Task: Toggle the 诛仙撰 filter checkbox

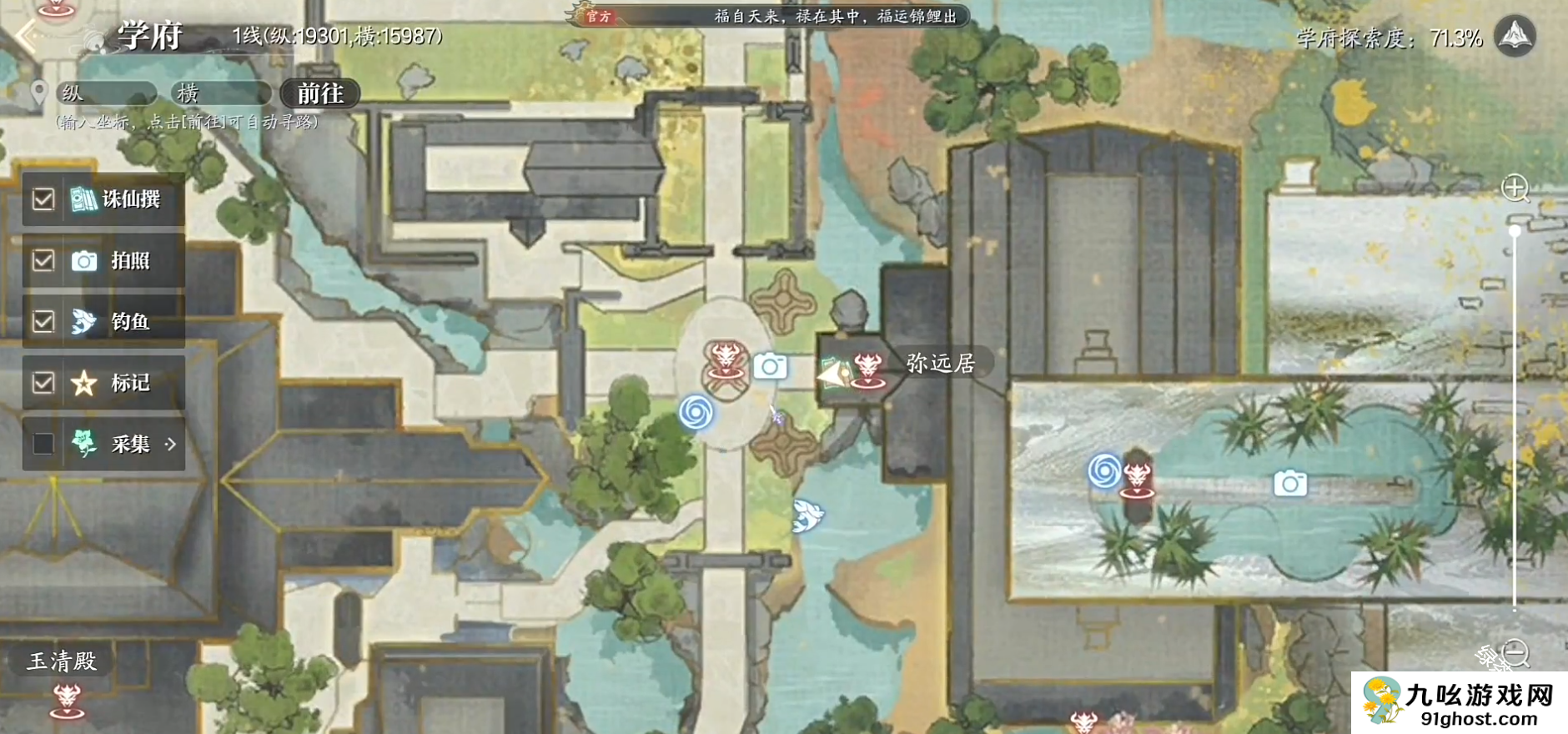Action: coord(43,199)
